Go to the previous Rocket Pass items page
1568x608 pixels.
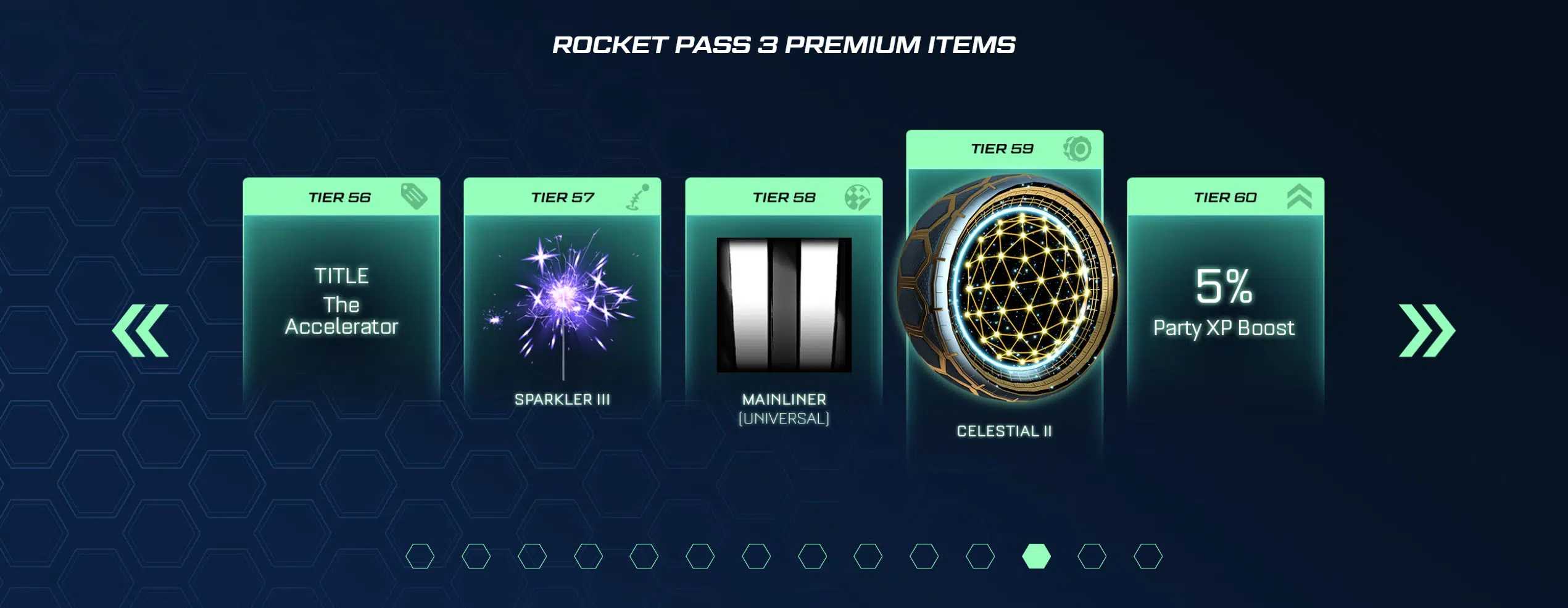pos(141,330)
